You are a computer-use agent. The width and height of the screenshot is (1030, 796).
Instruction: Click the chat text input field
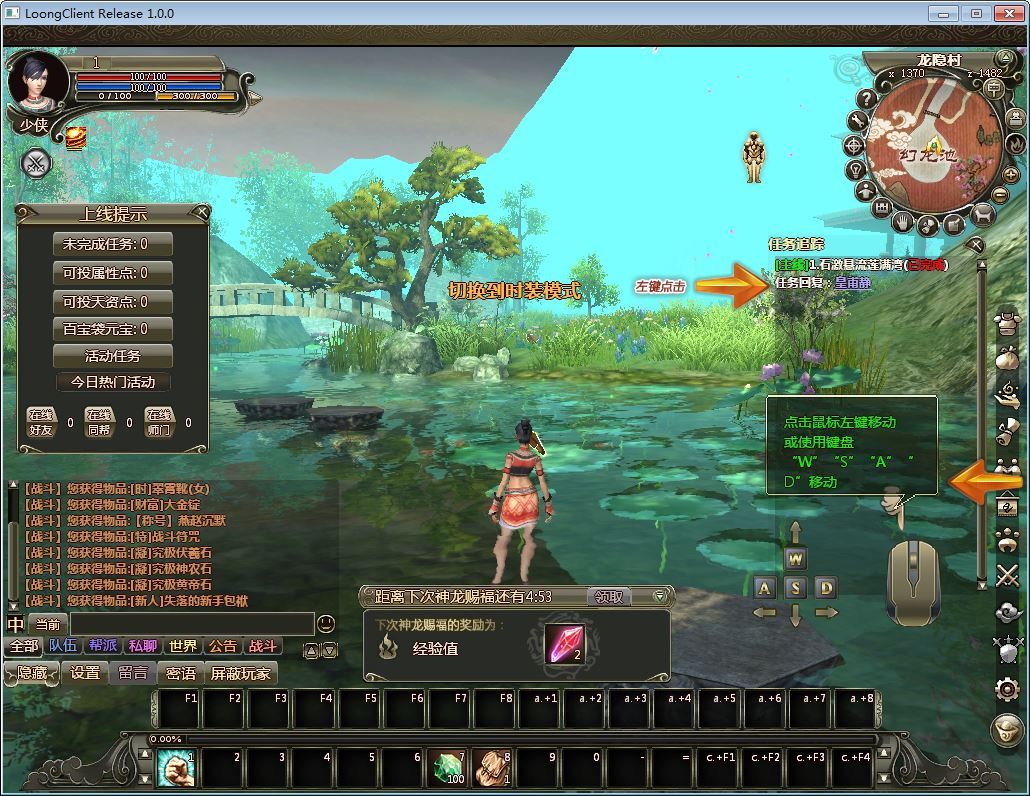(190, 624)
